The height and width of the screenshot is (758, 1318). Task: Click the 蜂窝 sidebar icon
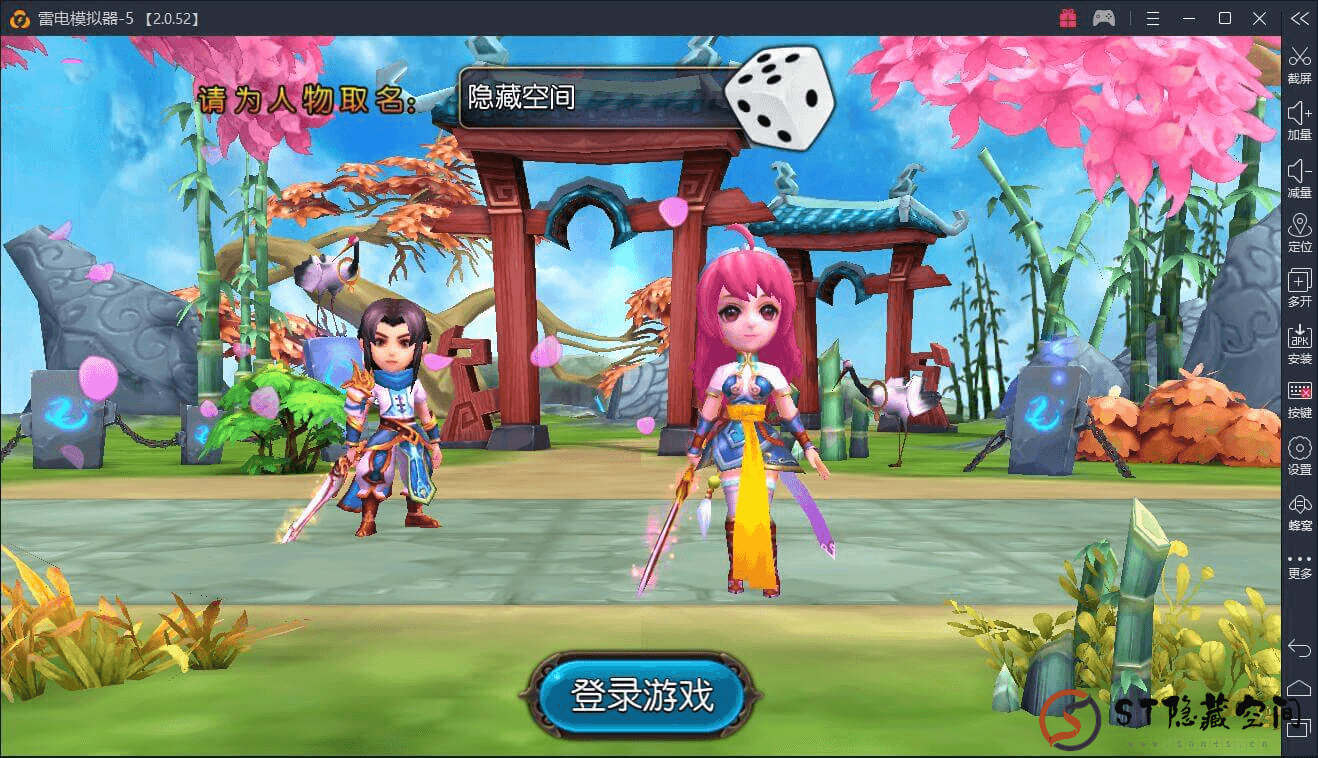tap(1299, 511)
